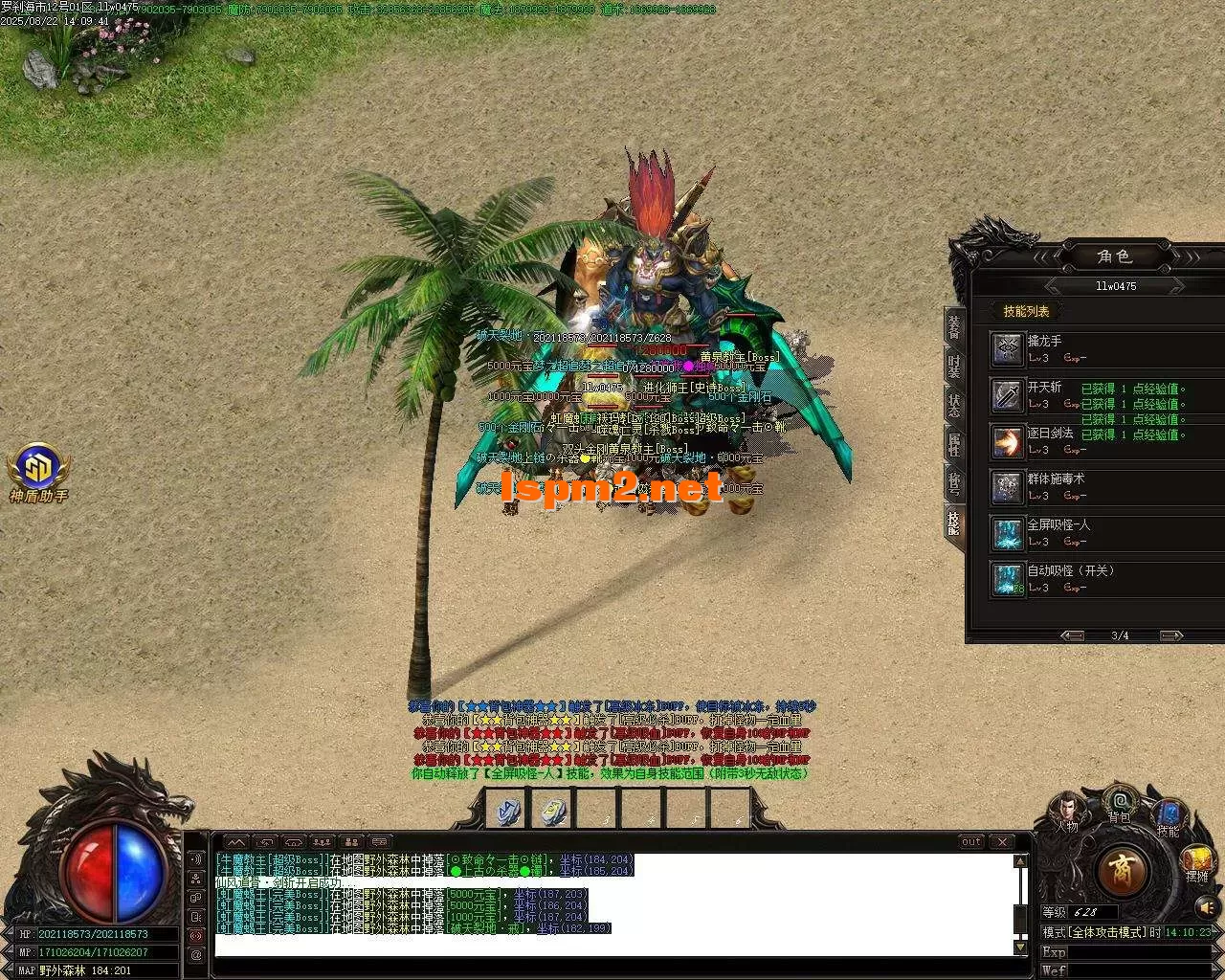This screenshot has width=1225, height=980.
Task: Switch to the 装备 equipment tab
Action: [954, 327]
